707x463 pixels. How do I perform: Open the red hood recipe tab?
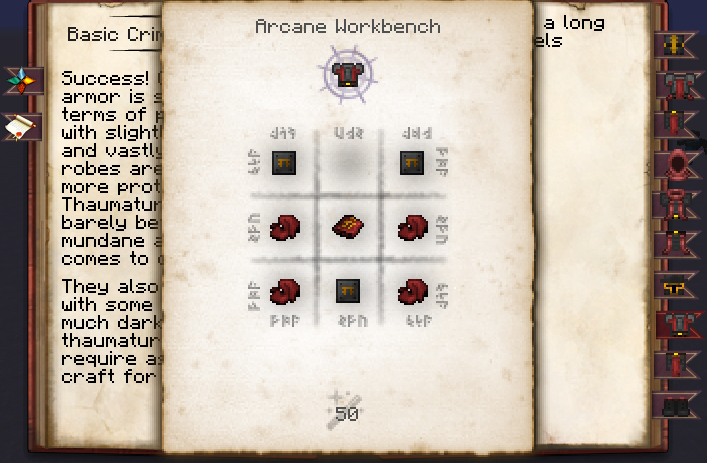coord(676,165)
